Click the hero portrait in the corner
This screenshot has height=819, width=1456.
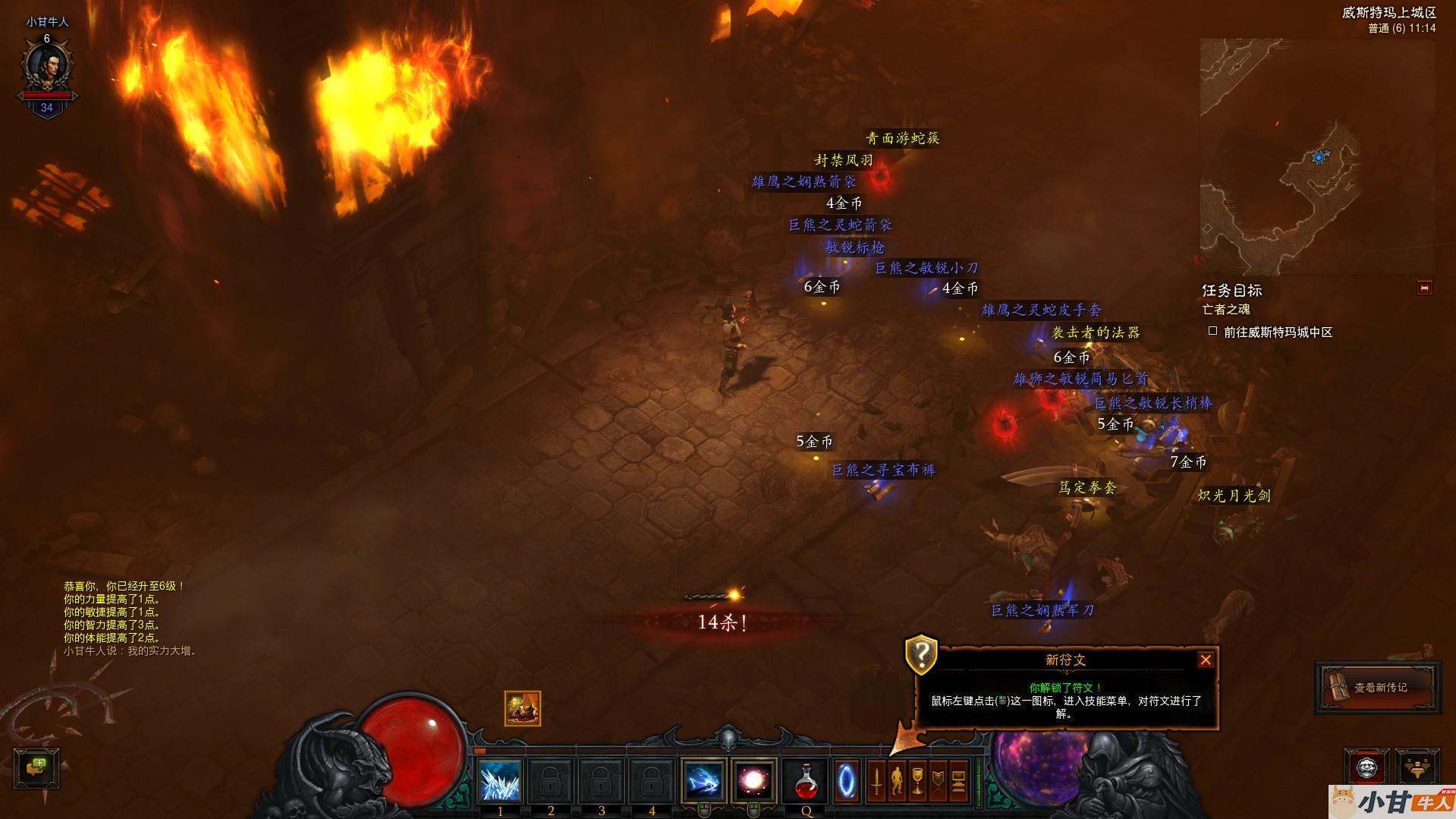47,66
